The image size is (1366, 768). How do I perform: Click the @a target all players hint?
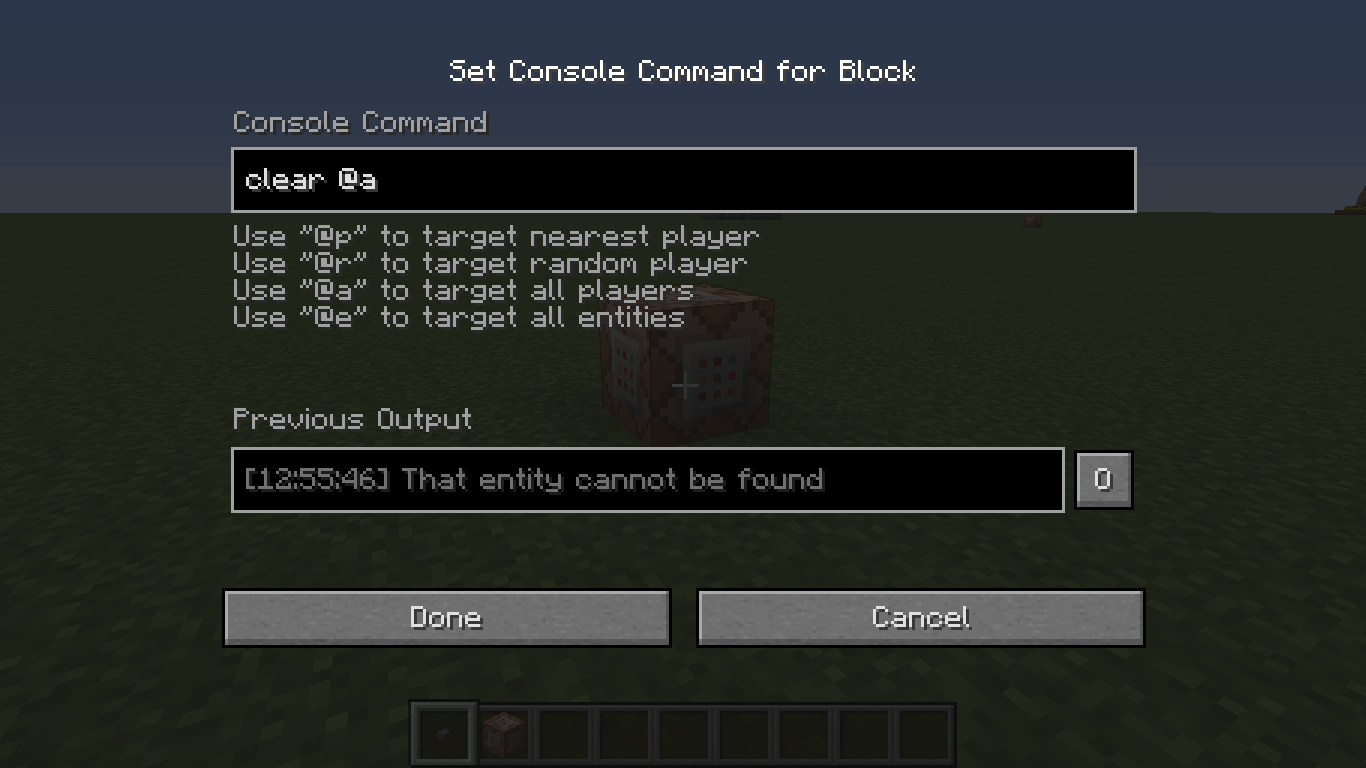click(462, 290)
